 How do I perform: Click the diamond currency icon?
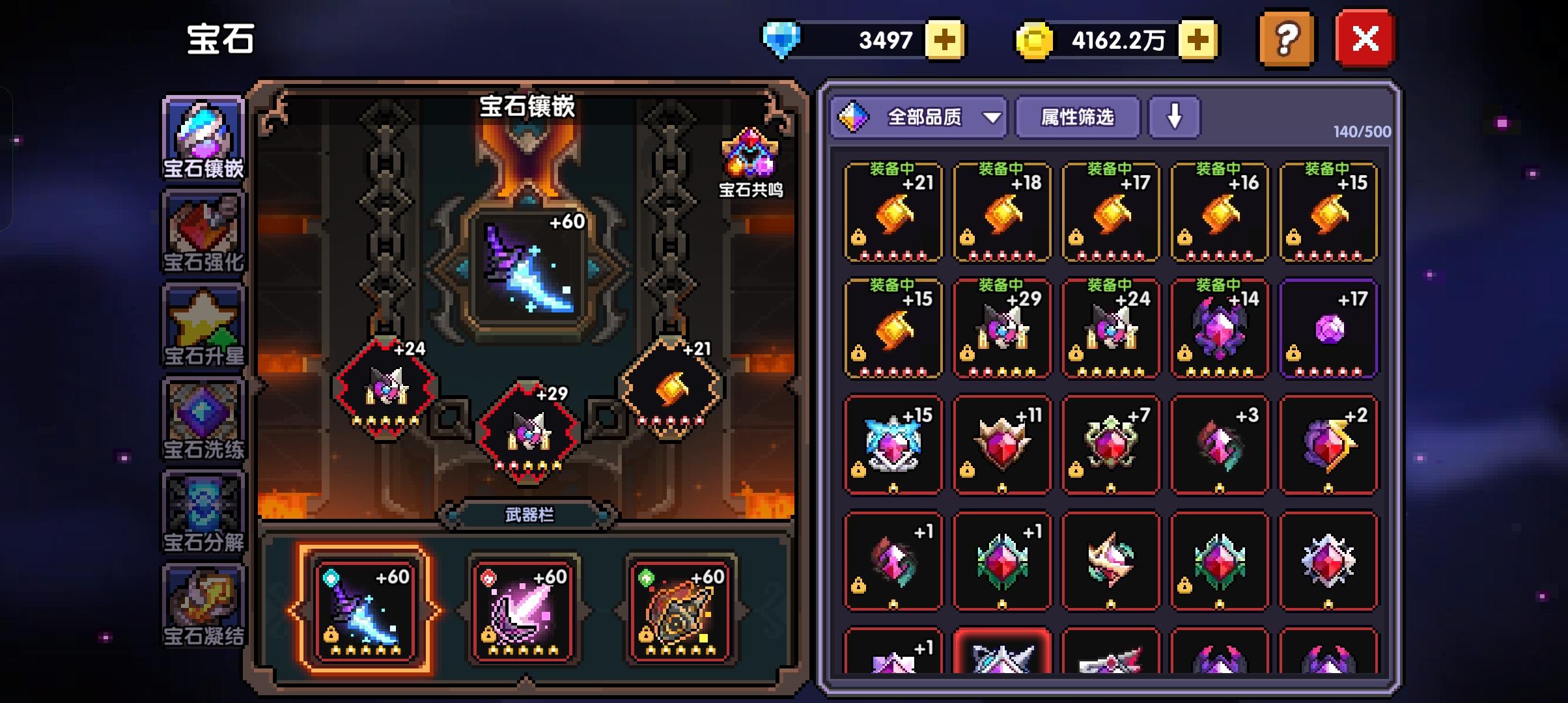[781, 39]
